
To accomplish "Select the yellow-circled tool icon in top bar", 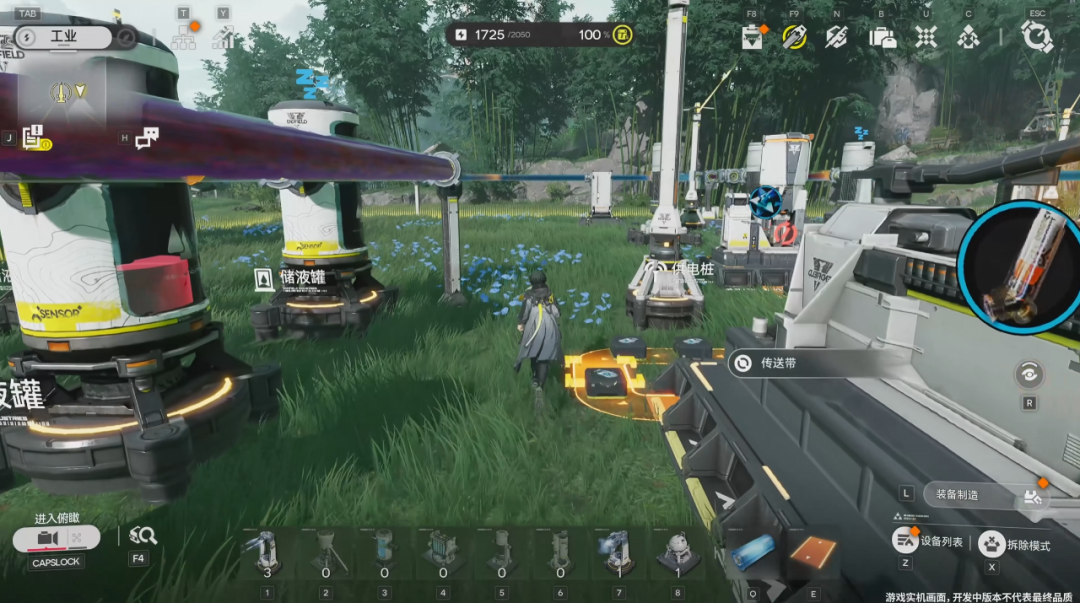I will [794, 37].
